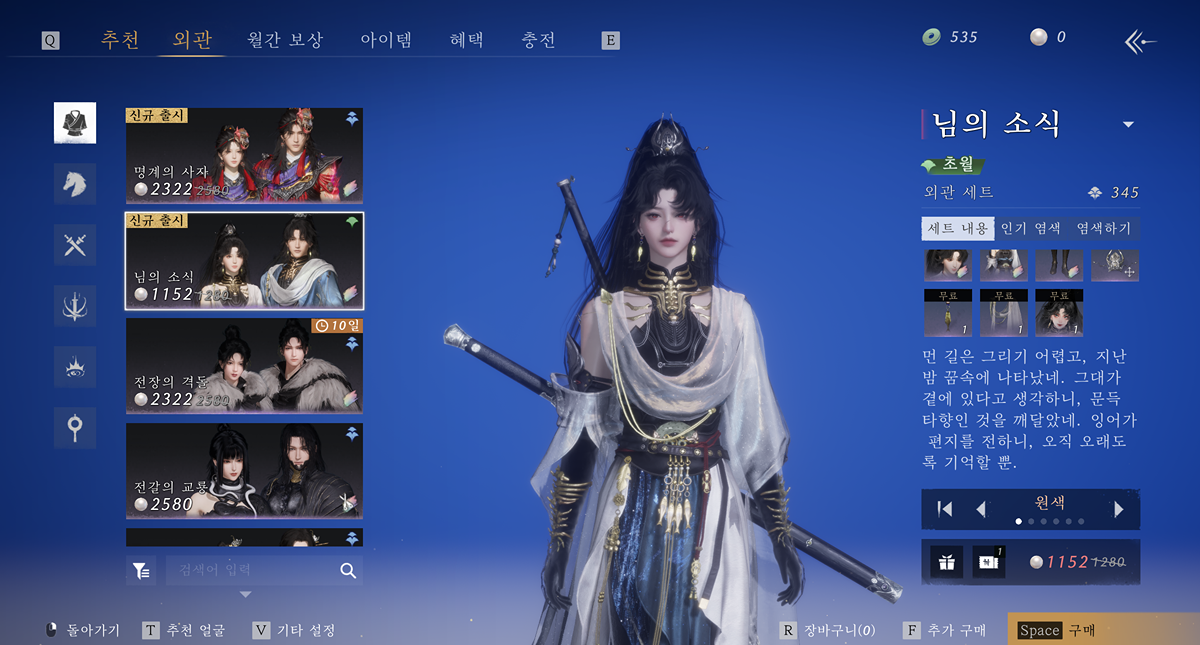The image size is (1200, 645).
Task: Open the 염색하기 dye tab
Action: pyautogui.click(x=1103, y=229)
